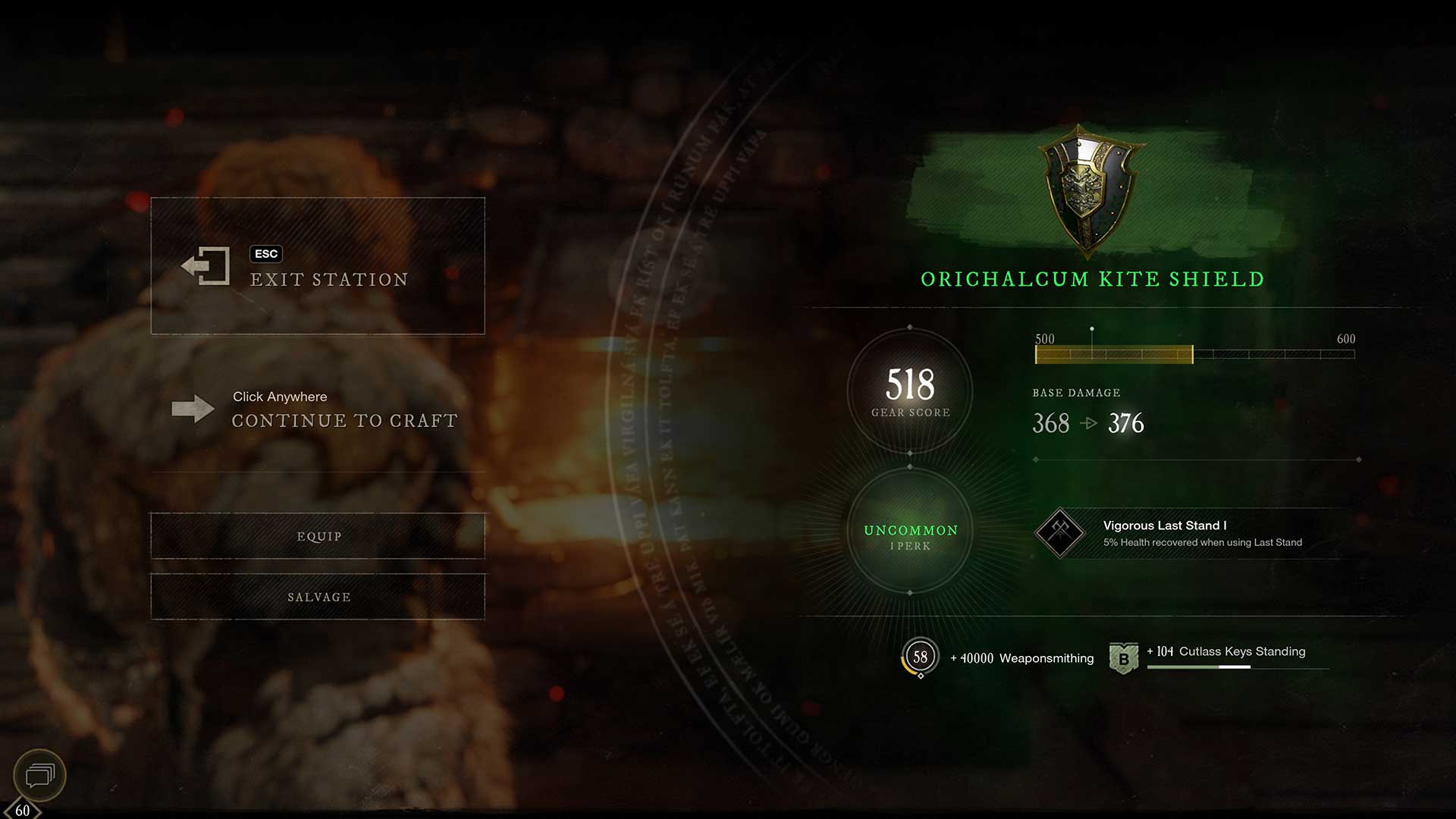Click the Orichalcum Kite Shield image
This screenshot has width=1456, height=819.
[x=1089, y=190]
